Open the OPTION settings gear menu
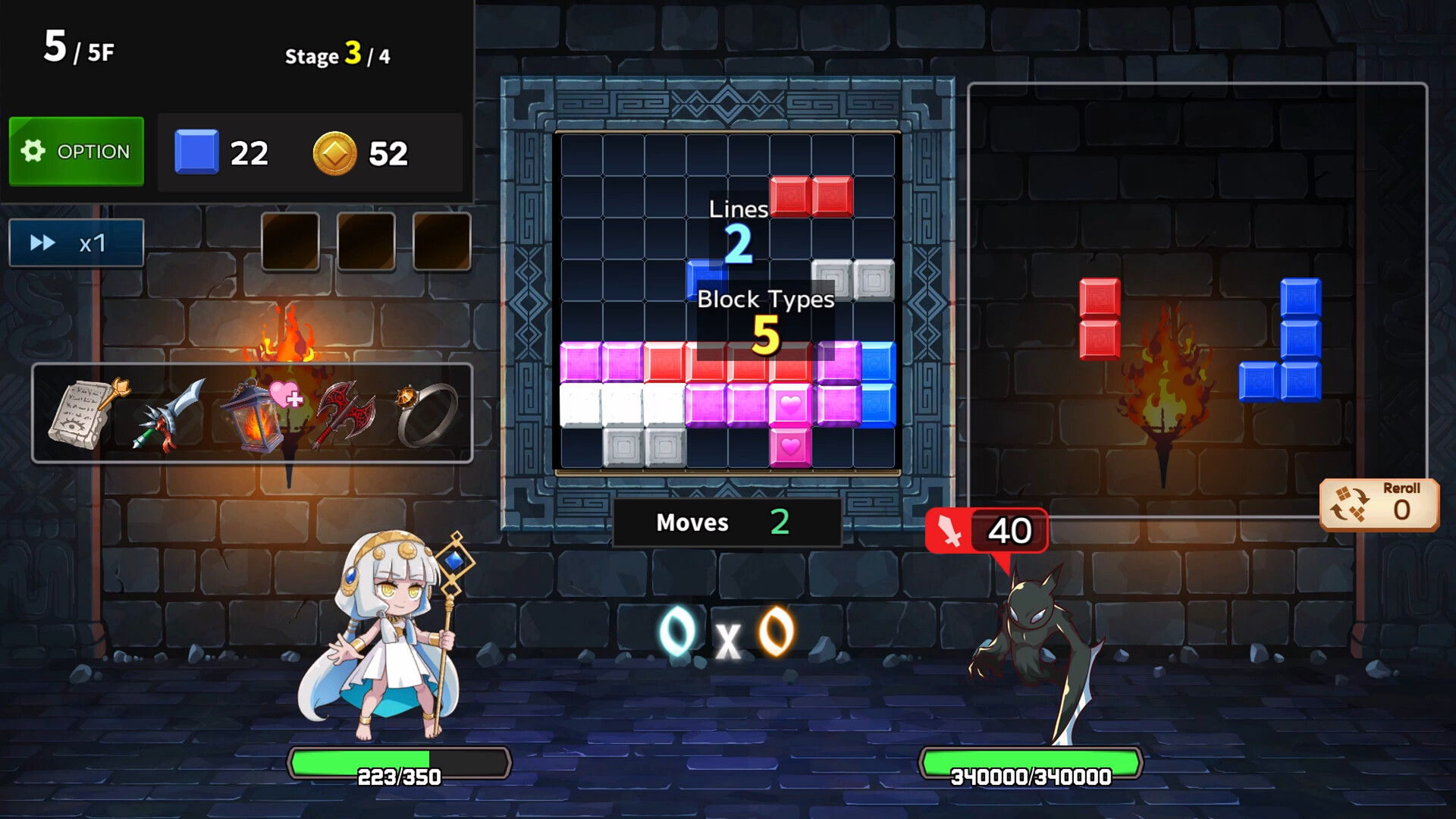Screen dimensions: 1456x819 (x=76, y=151)
